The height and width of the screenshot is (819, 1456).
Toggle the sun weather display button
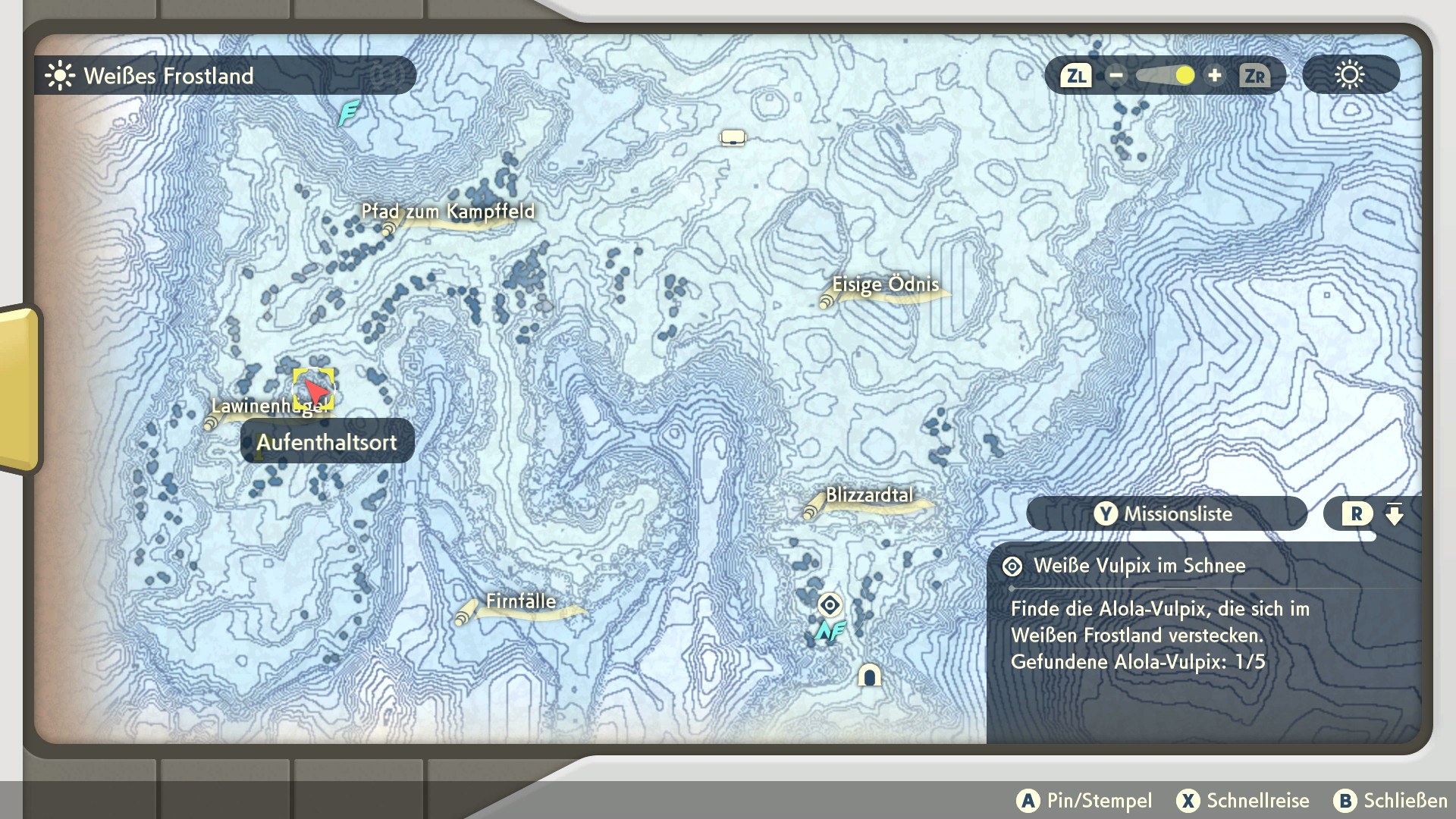[1350, 76]
